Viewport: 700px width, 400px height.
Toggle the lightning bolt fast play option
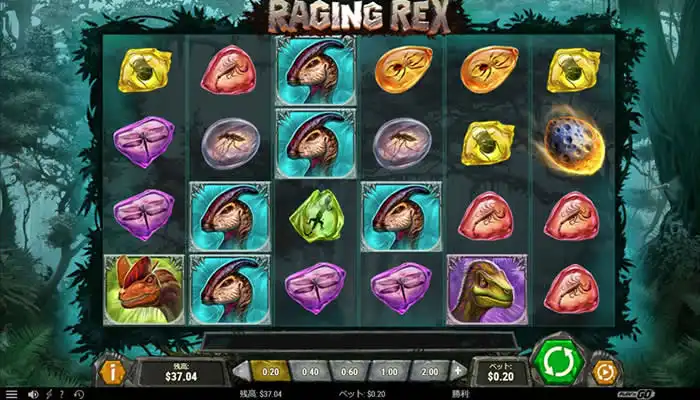(48, 394)
